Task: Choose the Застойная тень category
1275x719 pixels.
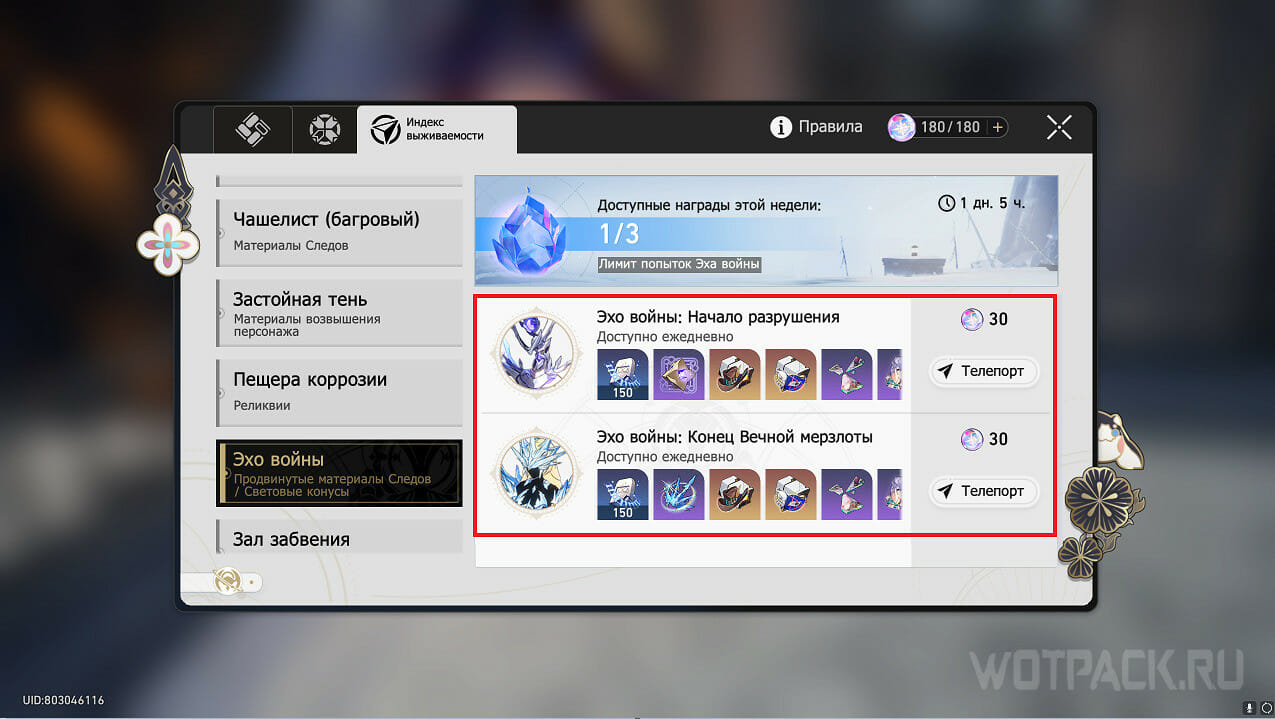Action: coord(339,311)
